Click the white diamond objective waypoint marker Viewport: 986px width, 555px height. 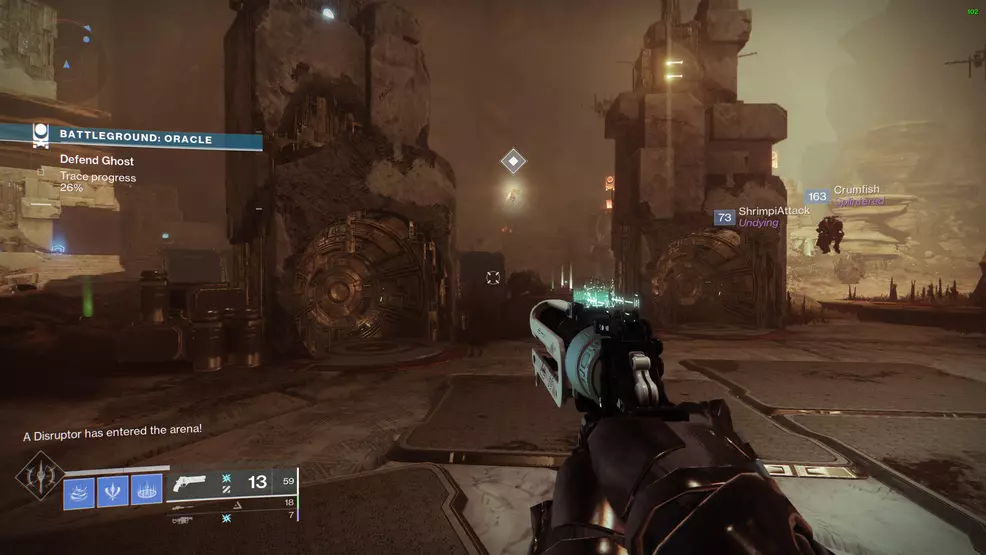(x=513, y=161)
